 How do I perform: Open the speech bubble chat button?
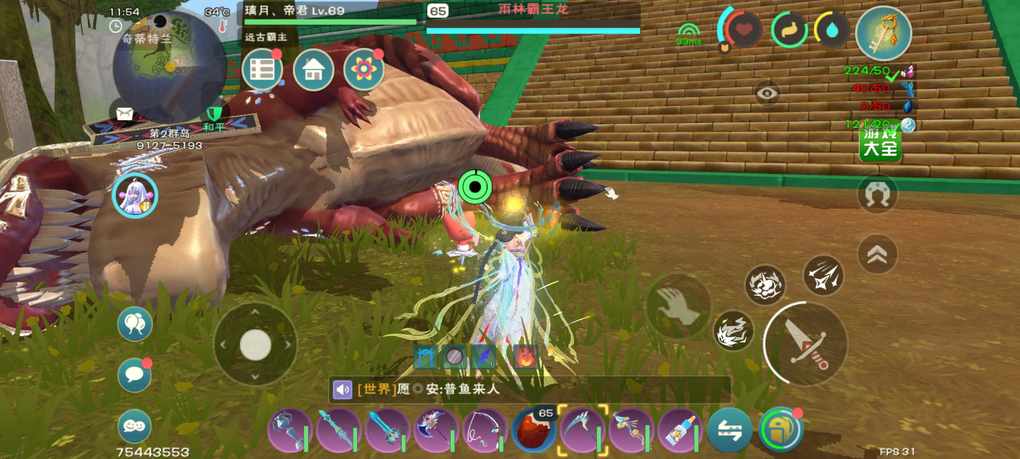coord(134,375)
